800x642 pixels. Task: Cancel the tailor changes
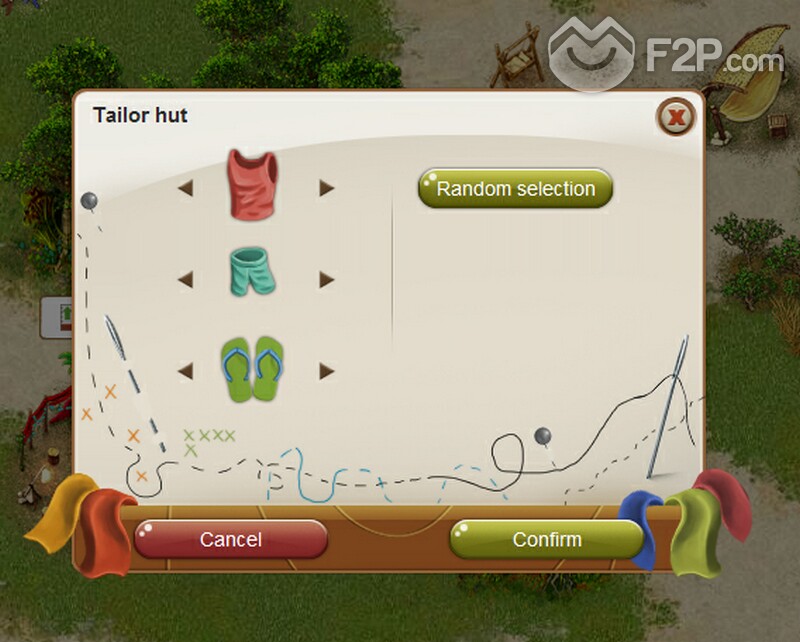coord(230,539)
